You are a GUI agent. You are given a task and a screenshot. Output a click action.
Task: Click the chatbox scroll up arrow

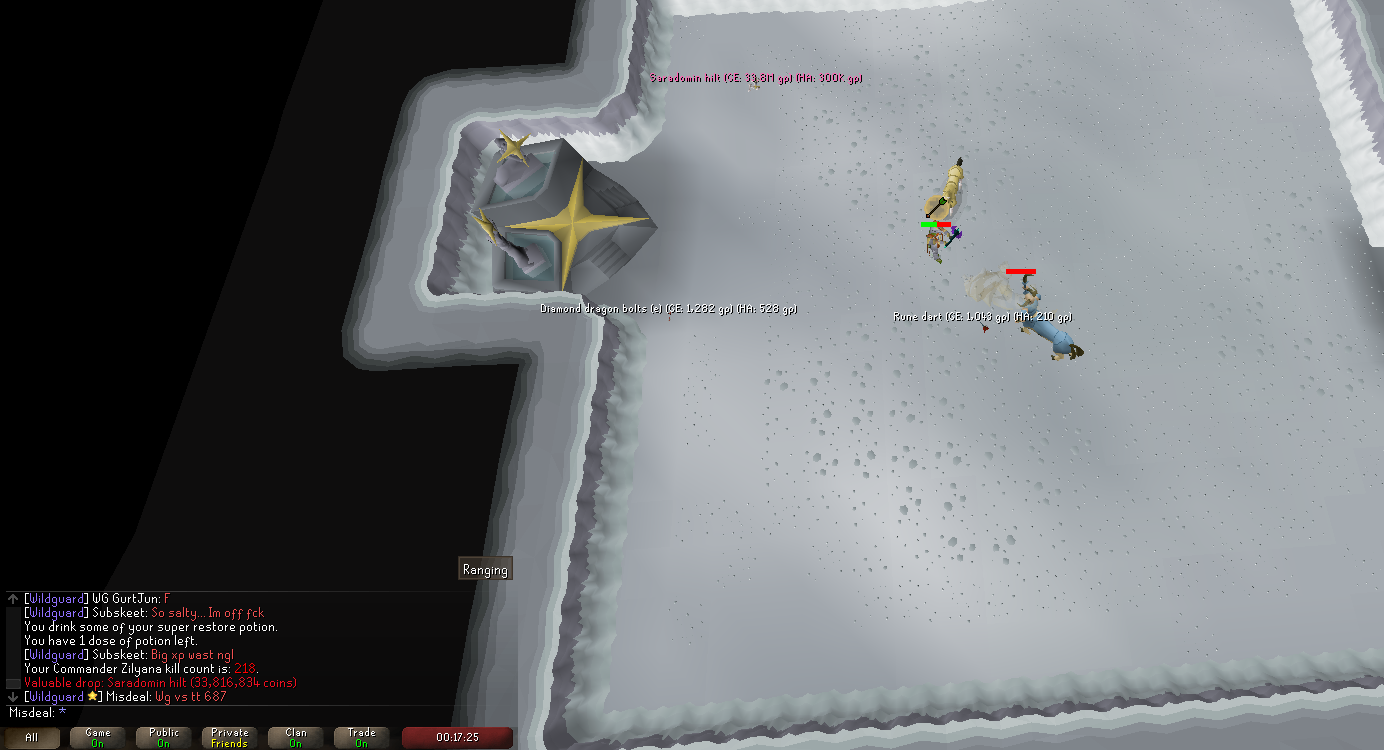(x=13, y=598)
